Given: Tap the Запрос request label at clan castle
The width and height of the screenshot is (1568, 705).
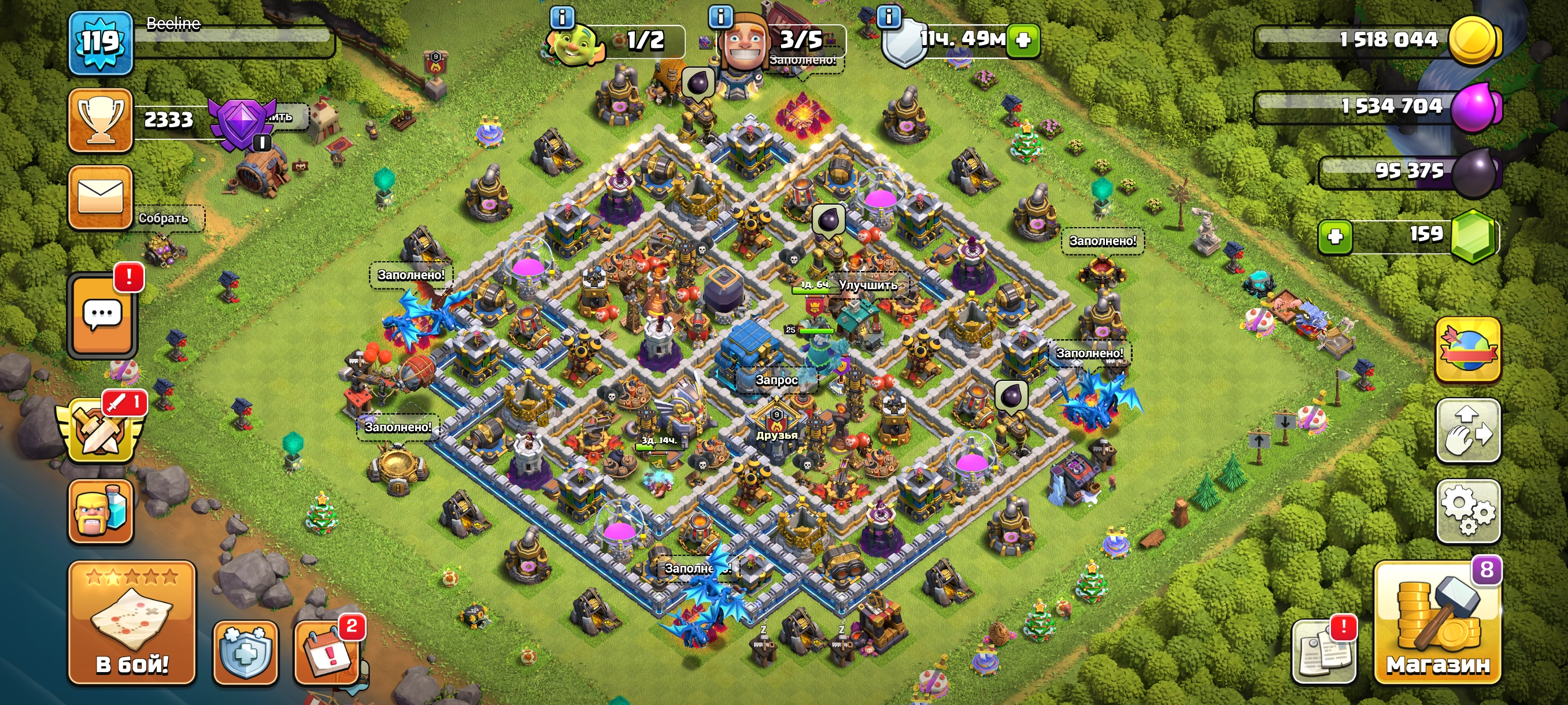Looking at the screenshot, I should coord(776,380).
